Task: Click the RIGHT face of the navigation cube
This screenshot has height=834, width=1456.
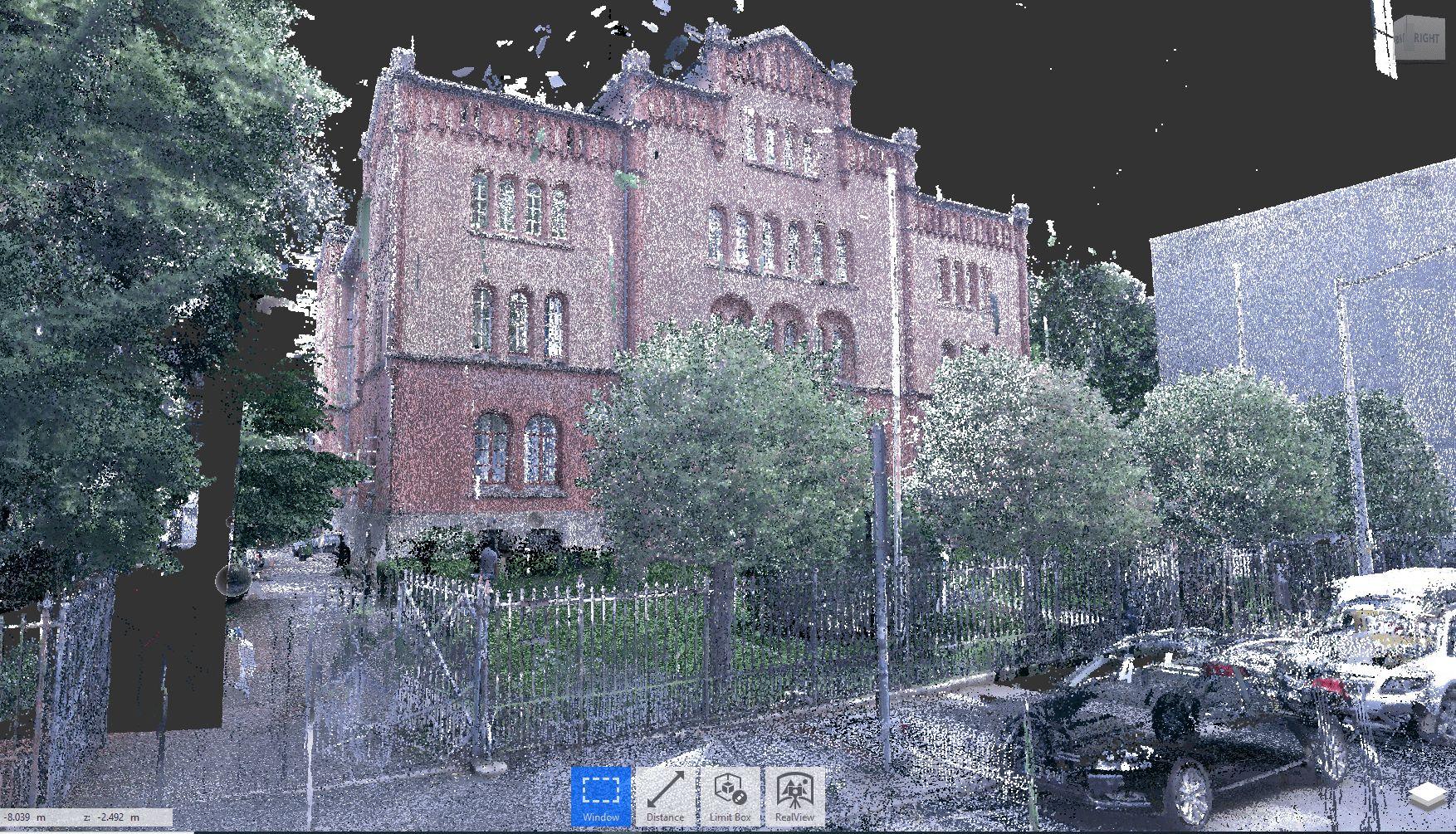Action: pyautogui.click(x=1426, y=37)
